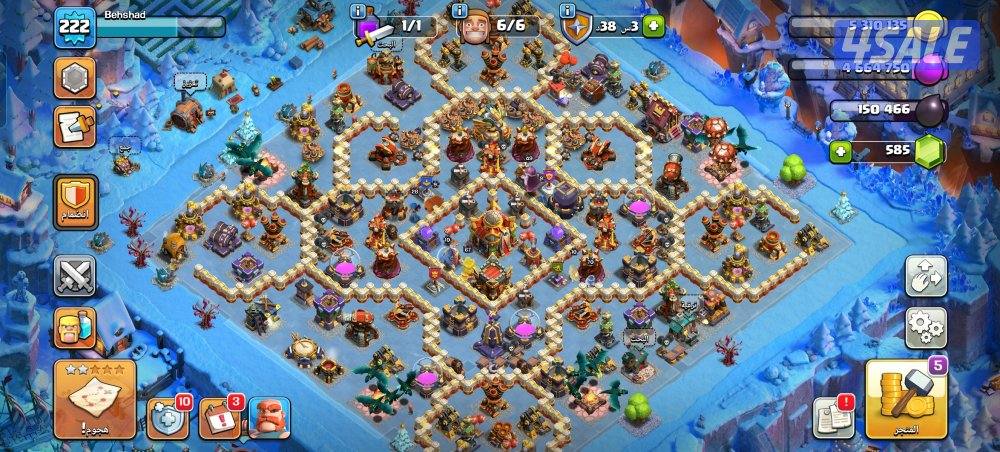The image size is (1000, 452).
Task: Open the shield icon with badge 10
Action: click(x=169, y=418)
